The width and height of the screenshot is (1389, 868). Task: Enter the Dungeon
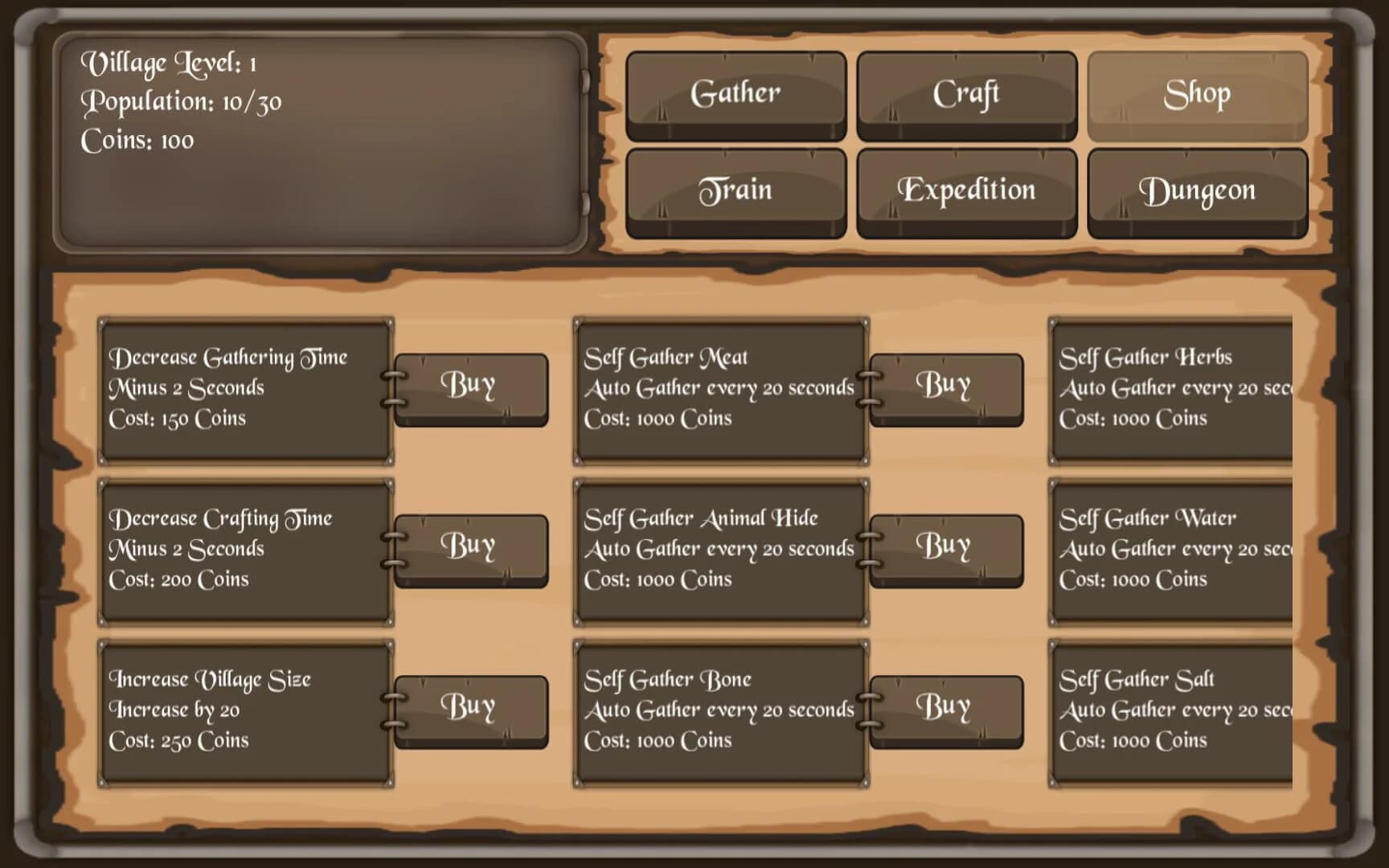(x=1197, y=190)
